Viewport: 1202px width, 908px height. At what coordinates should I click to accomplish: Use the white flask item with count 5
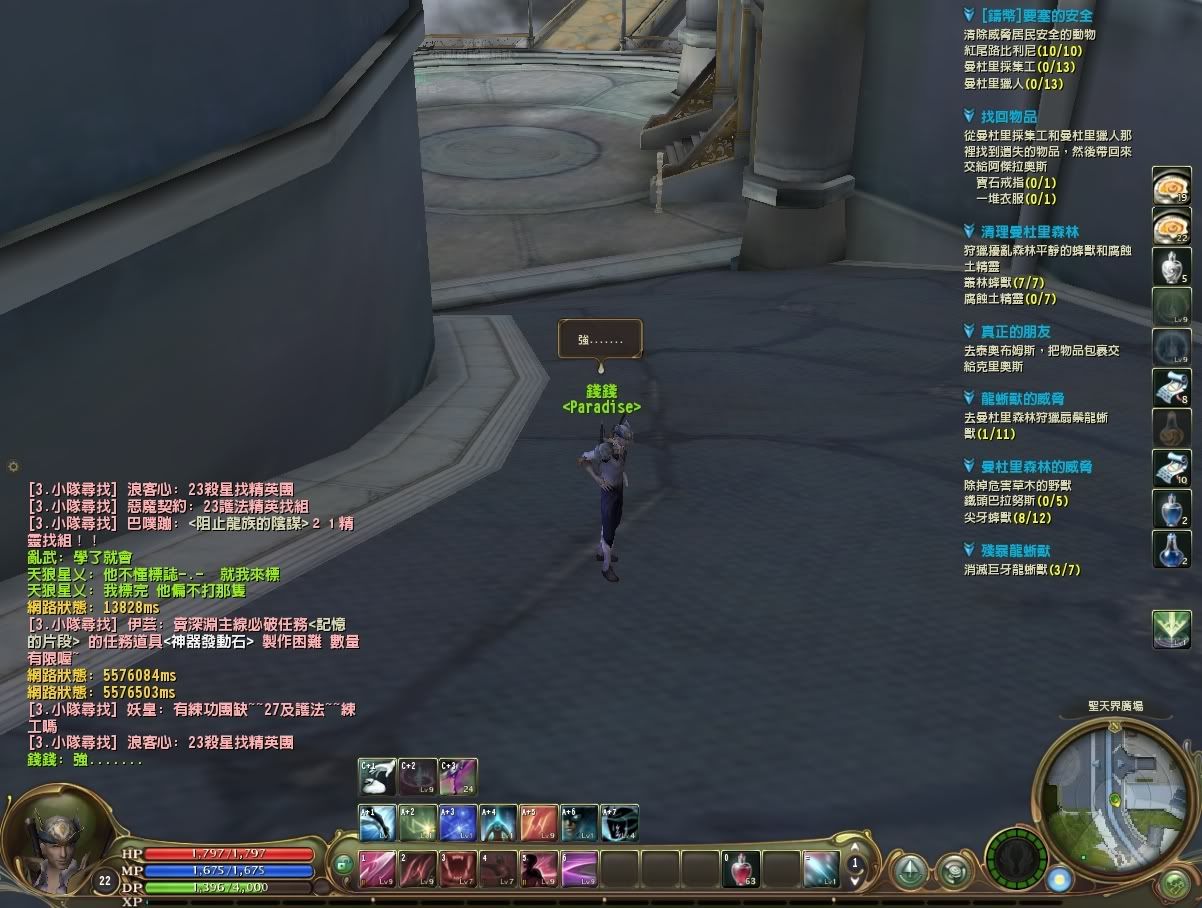coord(1171,267)
